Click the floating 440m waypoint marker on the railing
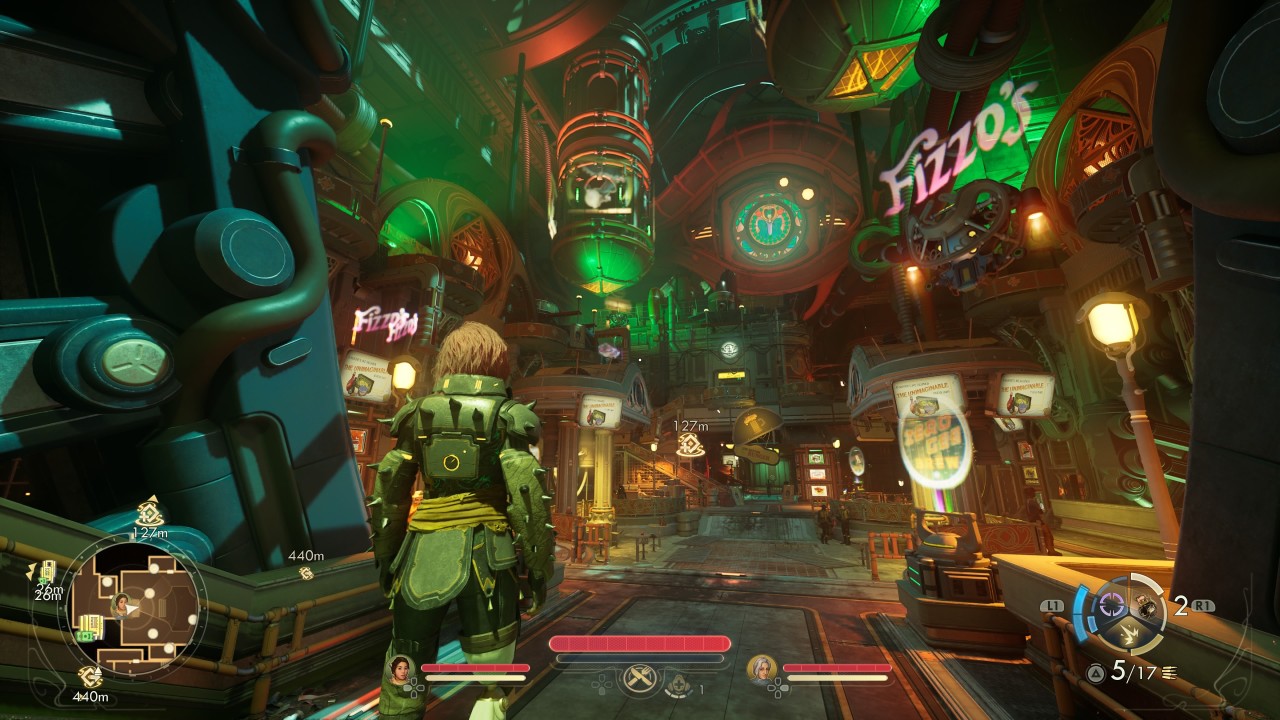 tap(306, 573)
